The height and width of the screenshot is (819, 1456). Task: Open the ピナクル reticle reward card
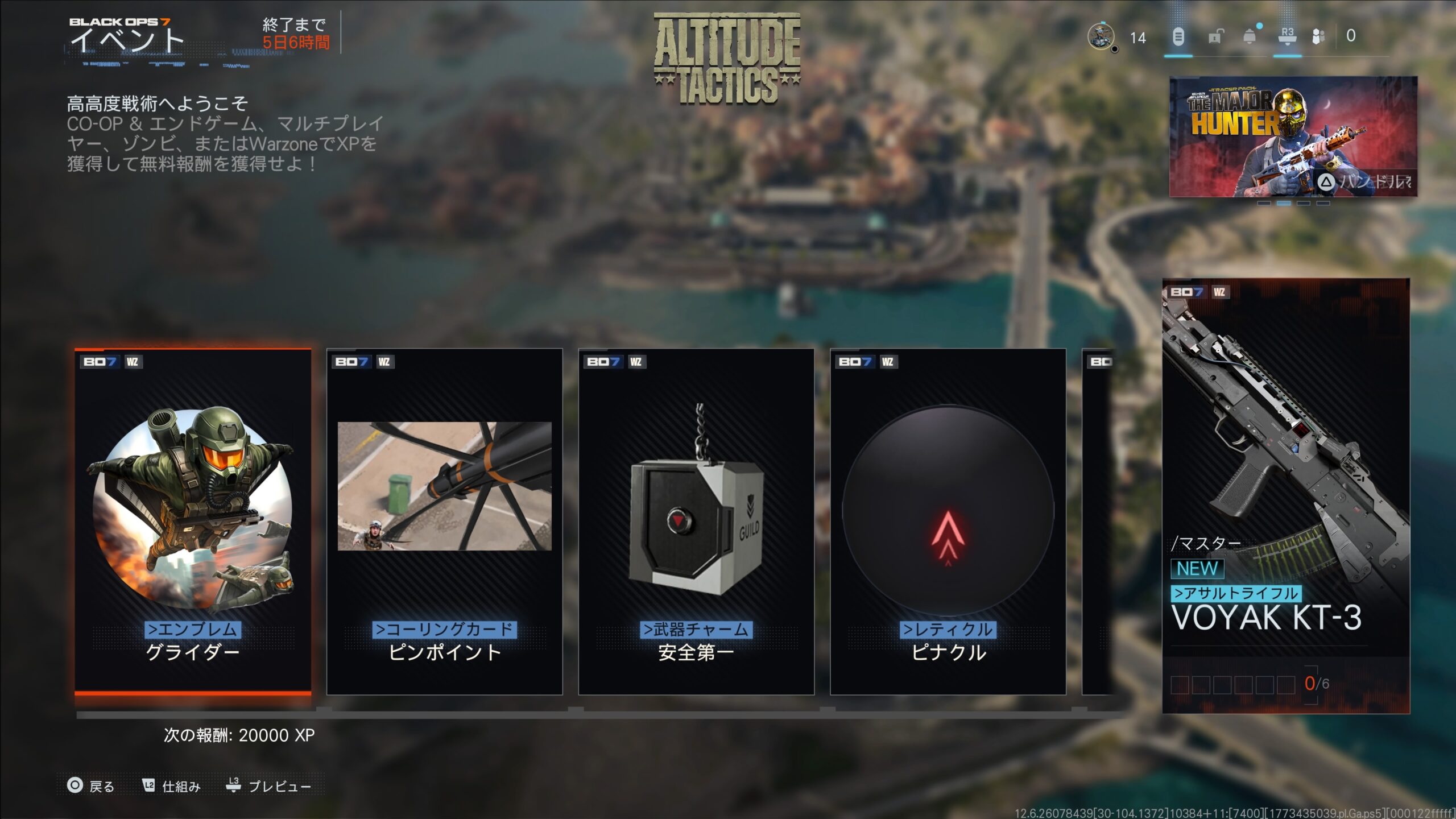(948, 521)
